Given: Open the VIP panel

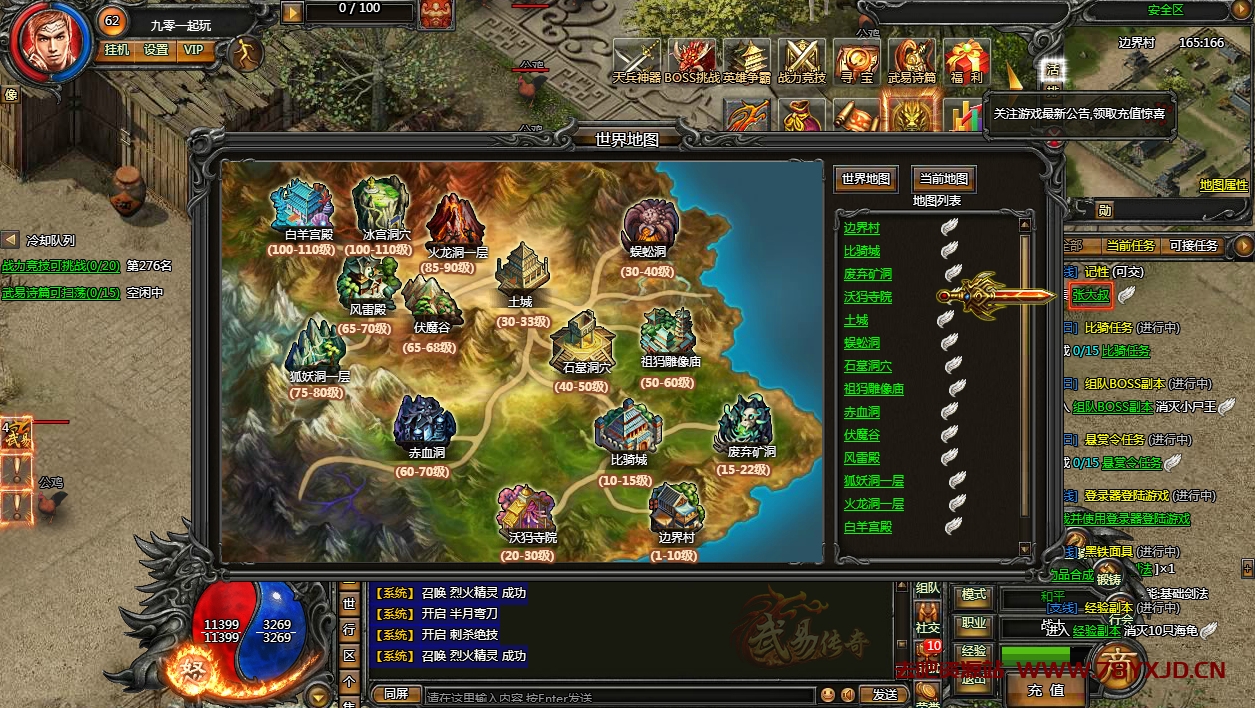Looking at the screenshot, I should coord(193,50).
